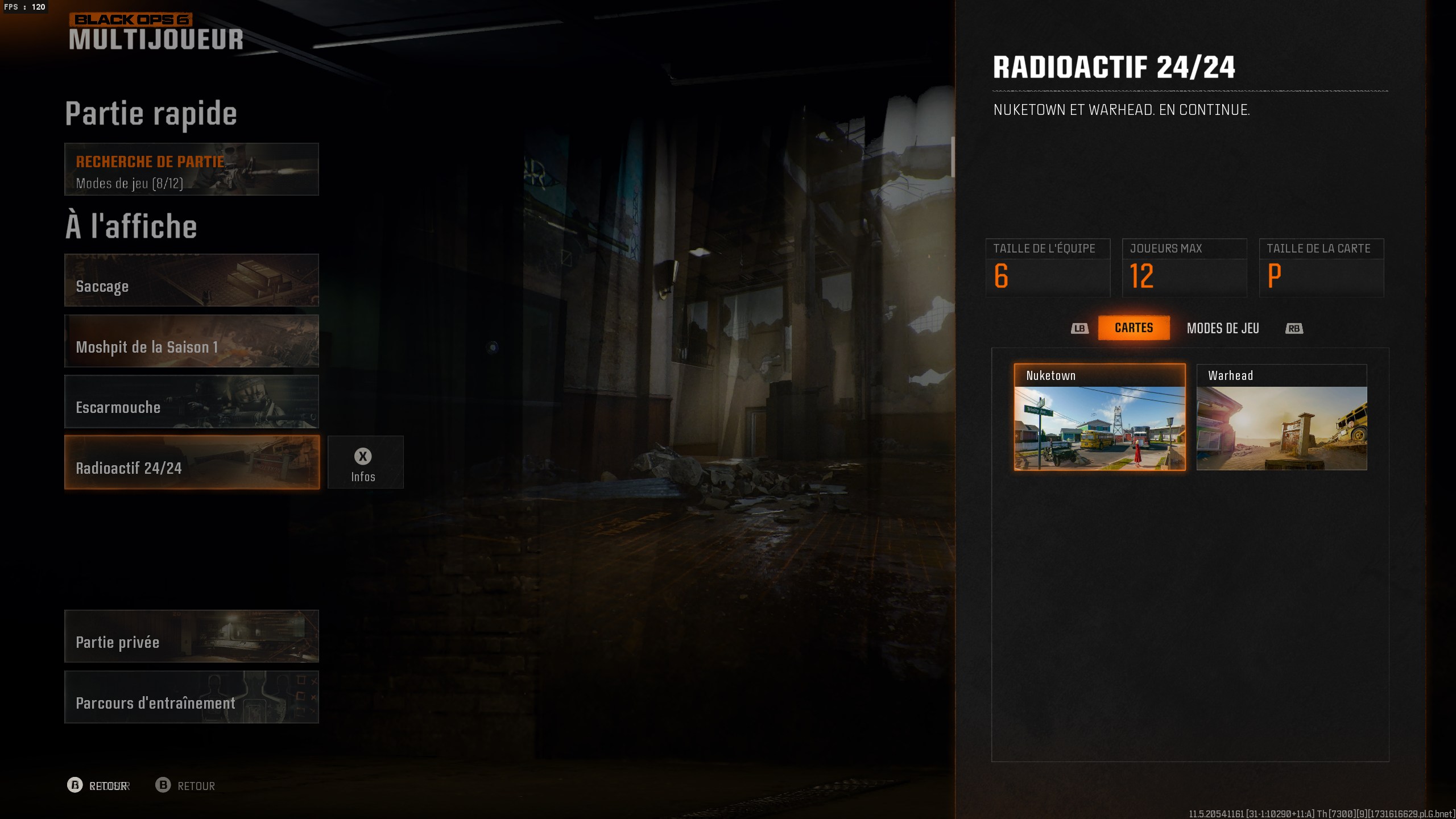
Task: Launch the Radioactif 24/24 playlist
Action: pyautogui.click(x=191, y=462)
